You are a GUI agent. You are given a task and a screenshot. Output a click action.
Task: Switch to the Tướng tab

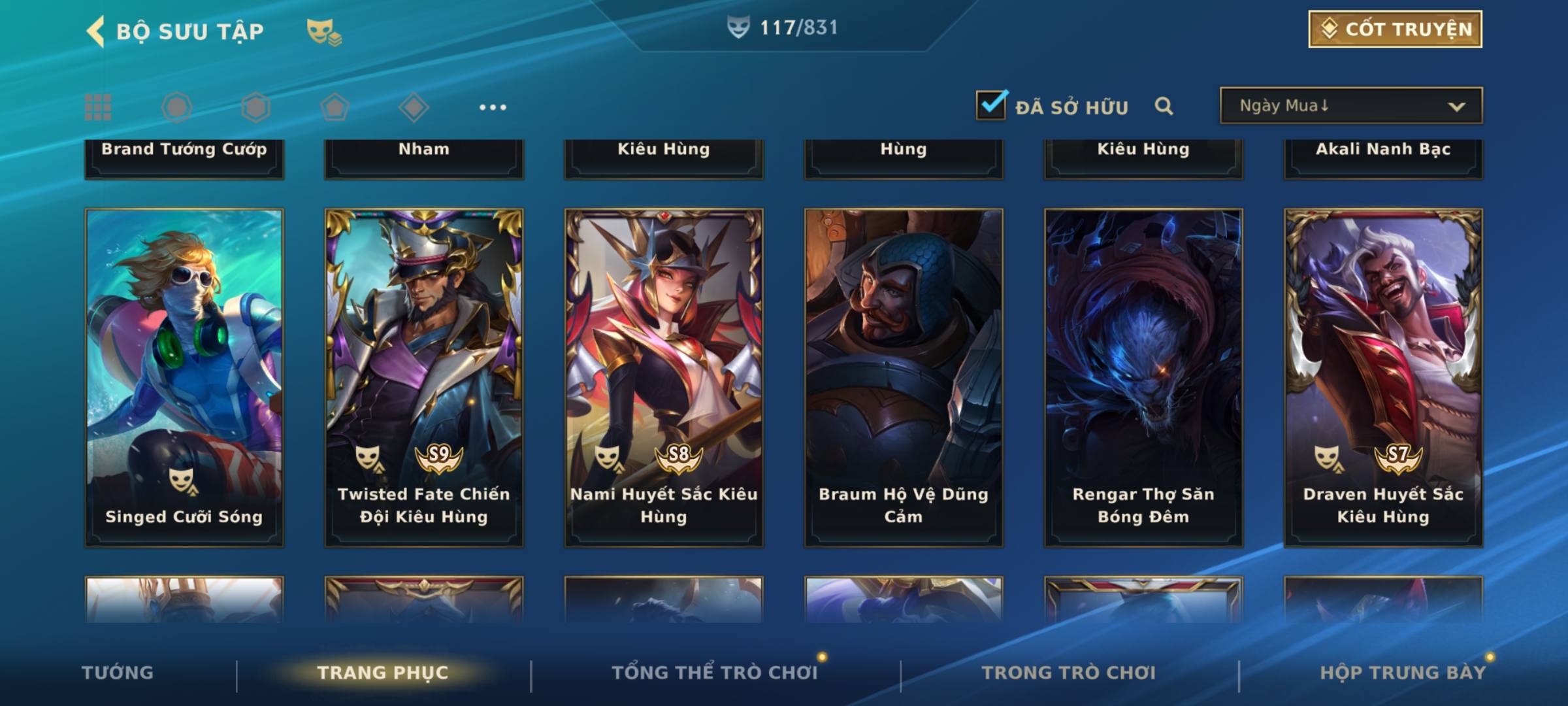click(x=118, y=673)
